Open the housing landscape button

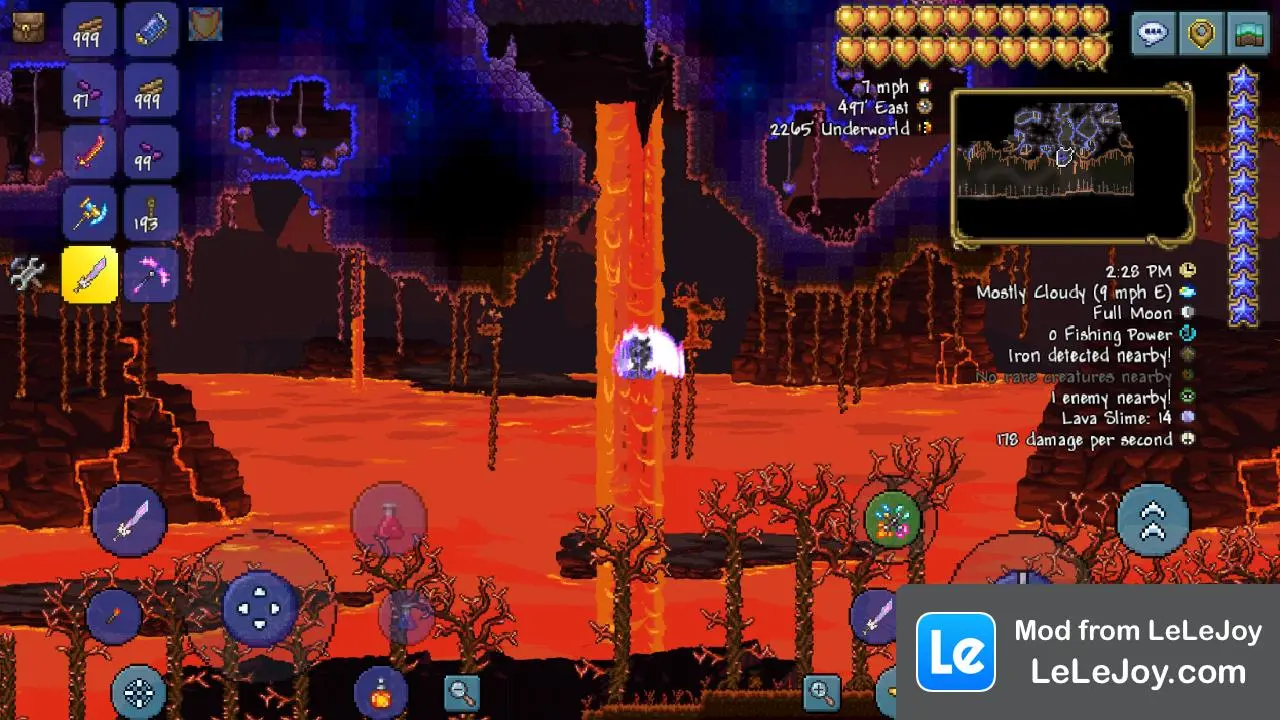[1247, 34]
